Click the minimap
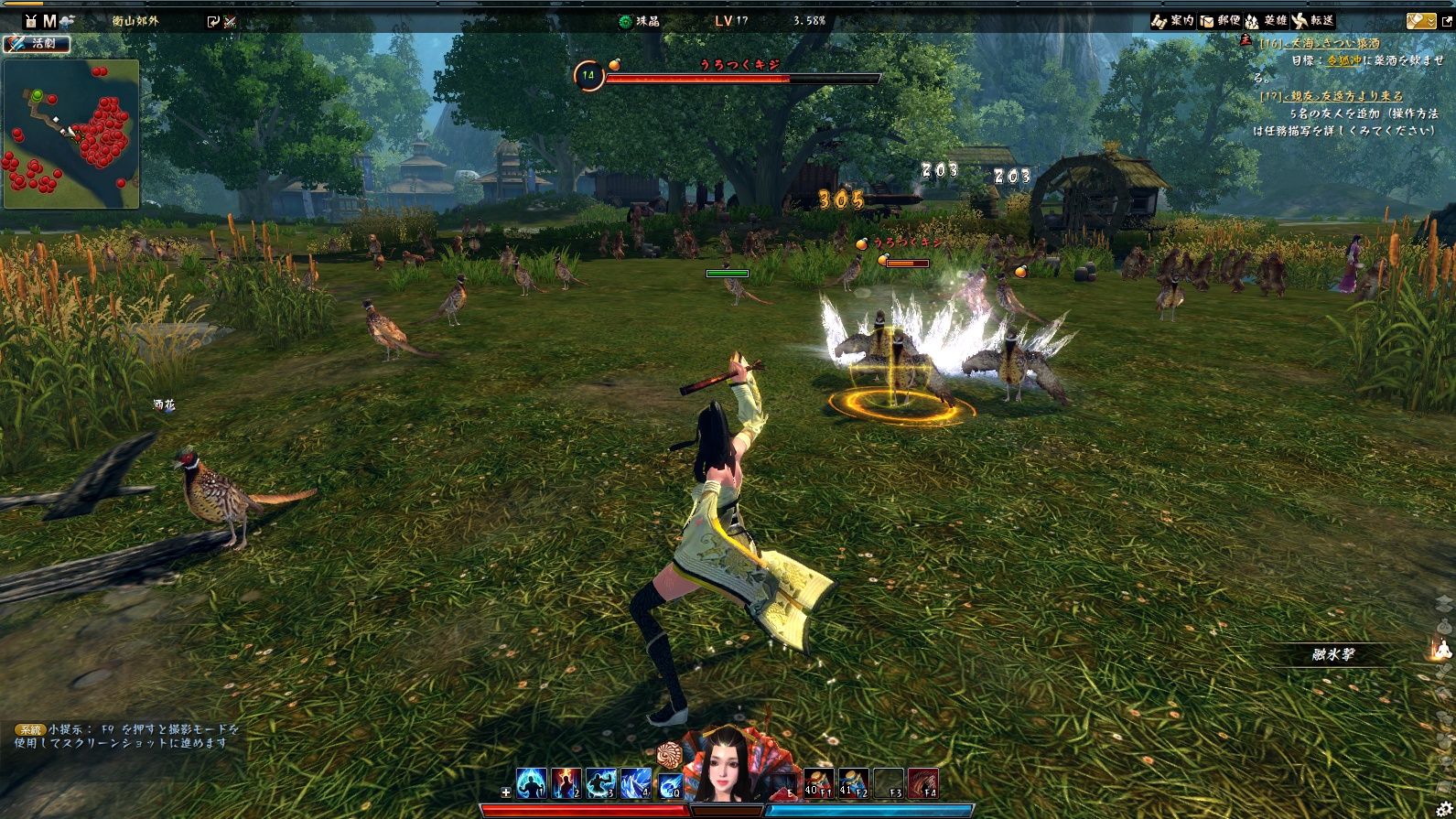The height and width of the screenshot is (819, 1456). tap(71, 134)
